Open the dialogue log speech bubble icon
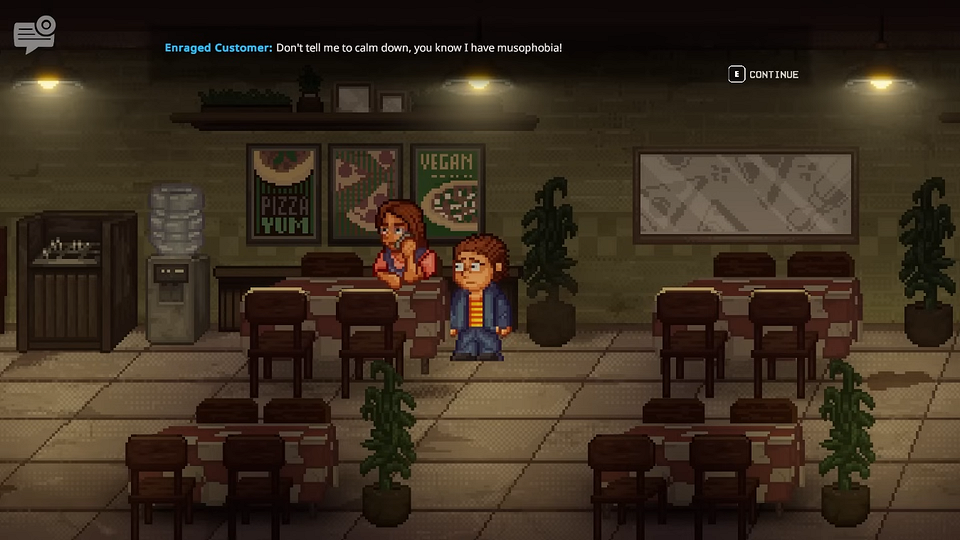This screenshot has width=960, height=540. (x=34, y=34)
